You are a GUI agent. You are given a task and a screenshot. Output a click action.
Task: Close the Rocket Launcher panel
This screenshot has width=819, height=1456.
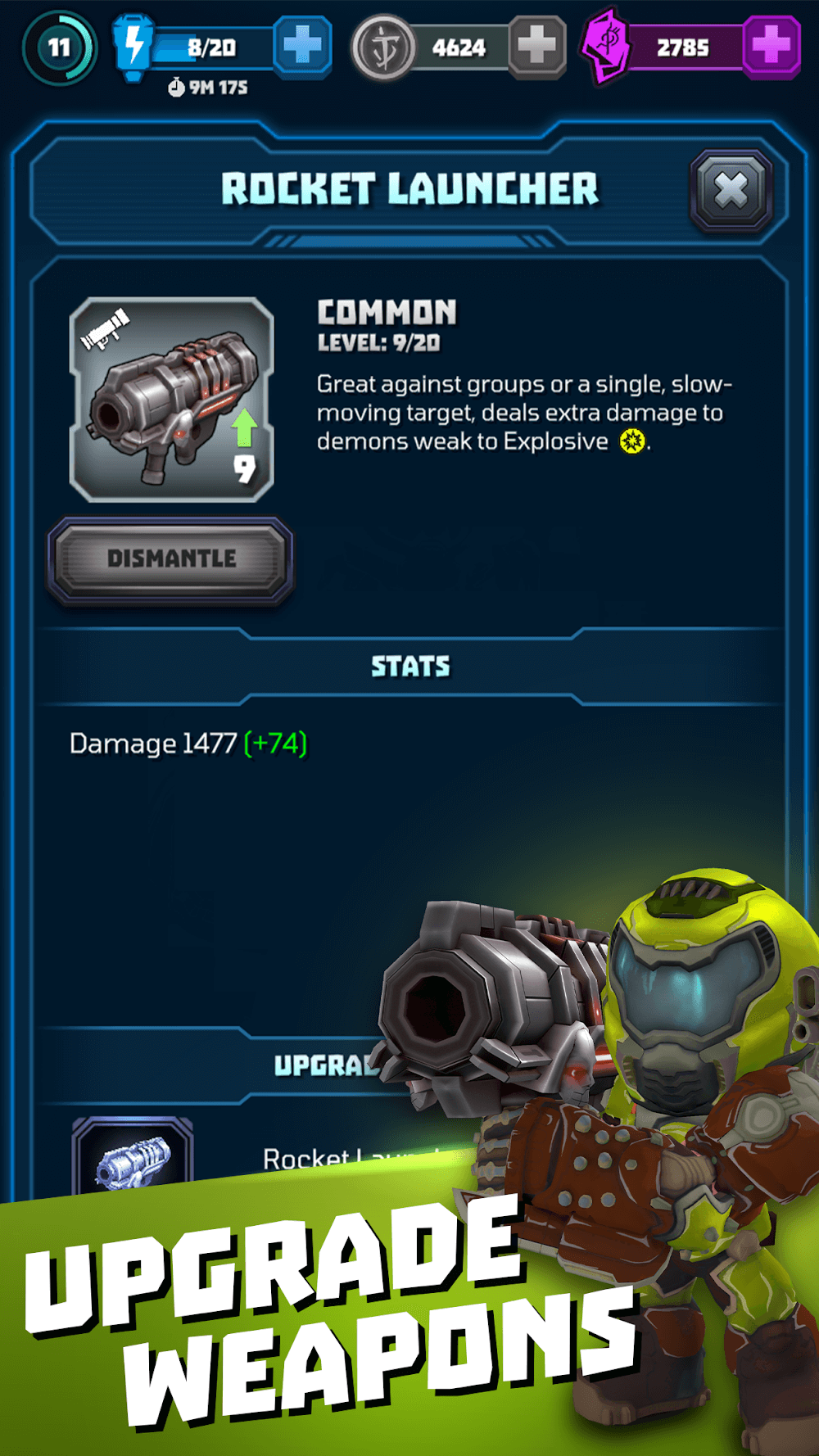click(x=731, y=191)
